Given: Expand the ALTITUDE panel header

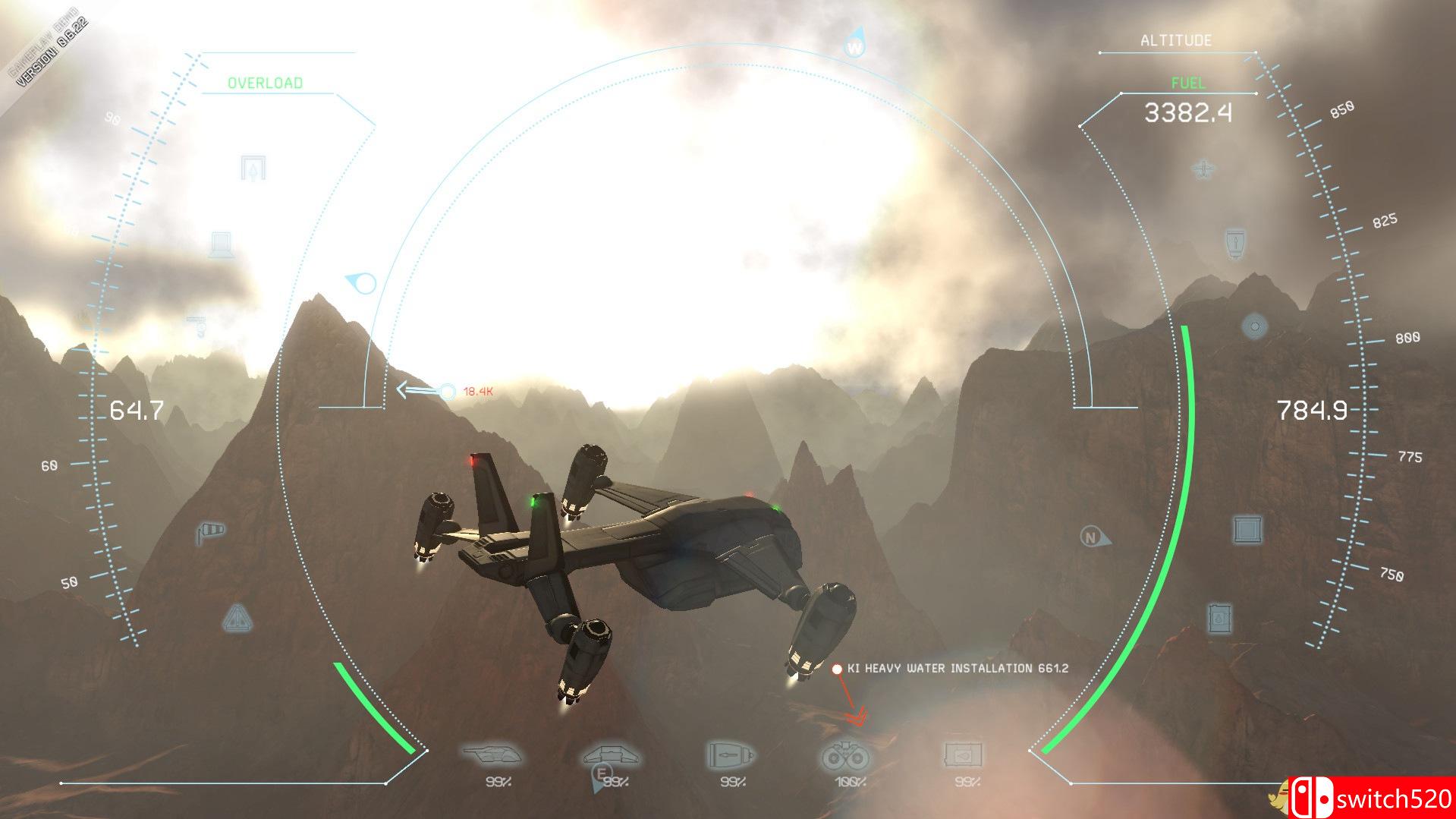Looking at the screenshot, I should click(x=1175, y=40).
